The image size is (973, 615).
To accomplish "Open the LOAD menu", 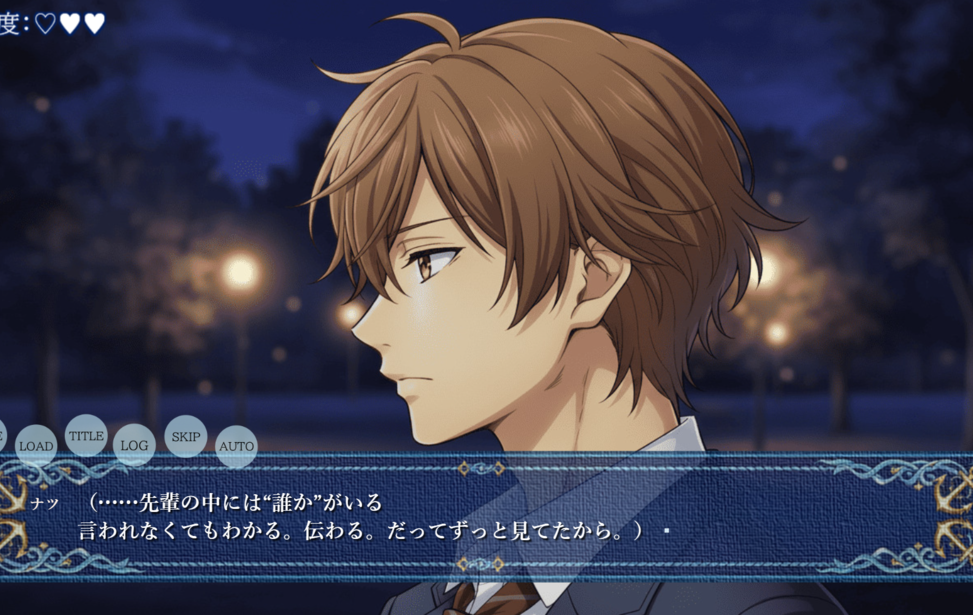I will pyautogui.click(x=36, y=445).
